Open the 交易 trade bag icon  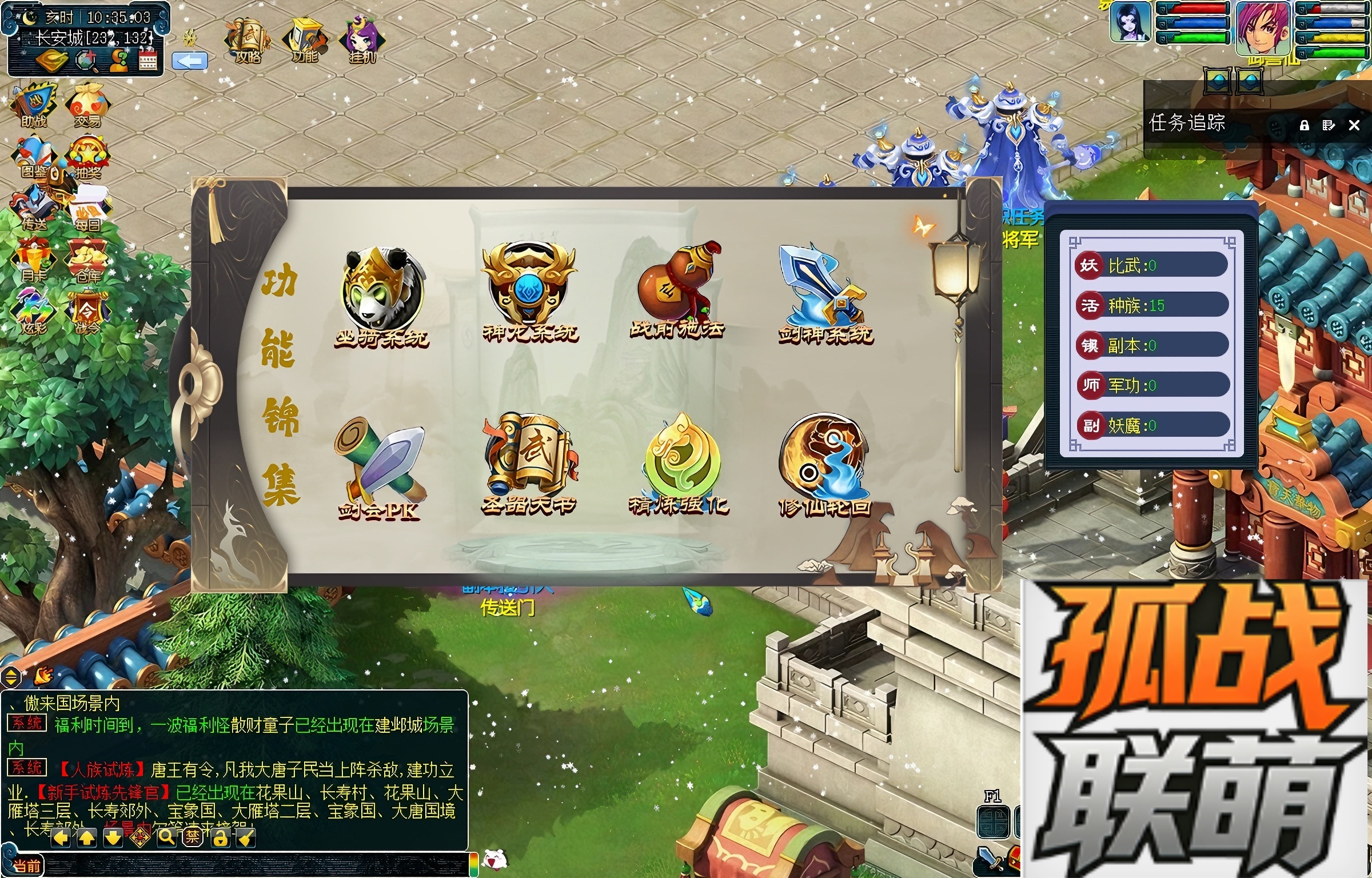point(87,105)
